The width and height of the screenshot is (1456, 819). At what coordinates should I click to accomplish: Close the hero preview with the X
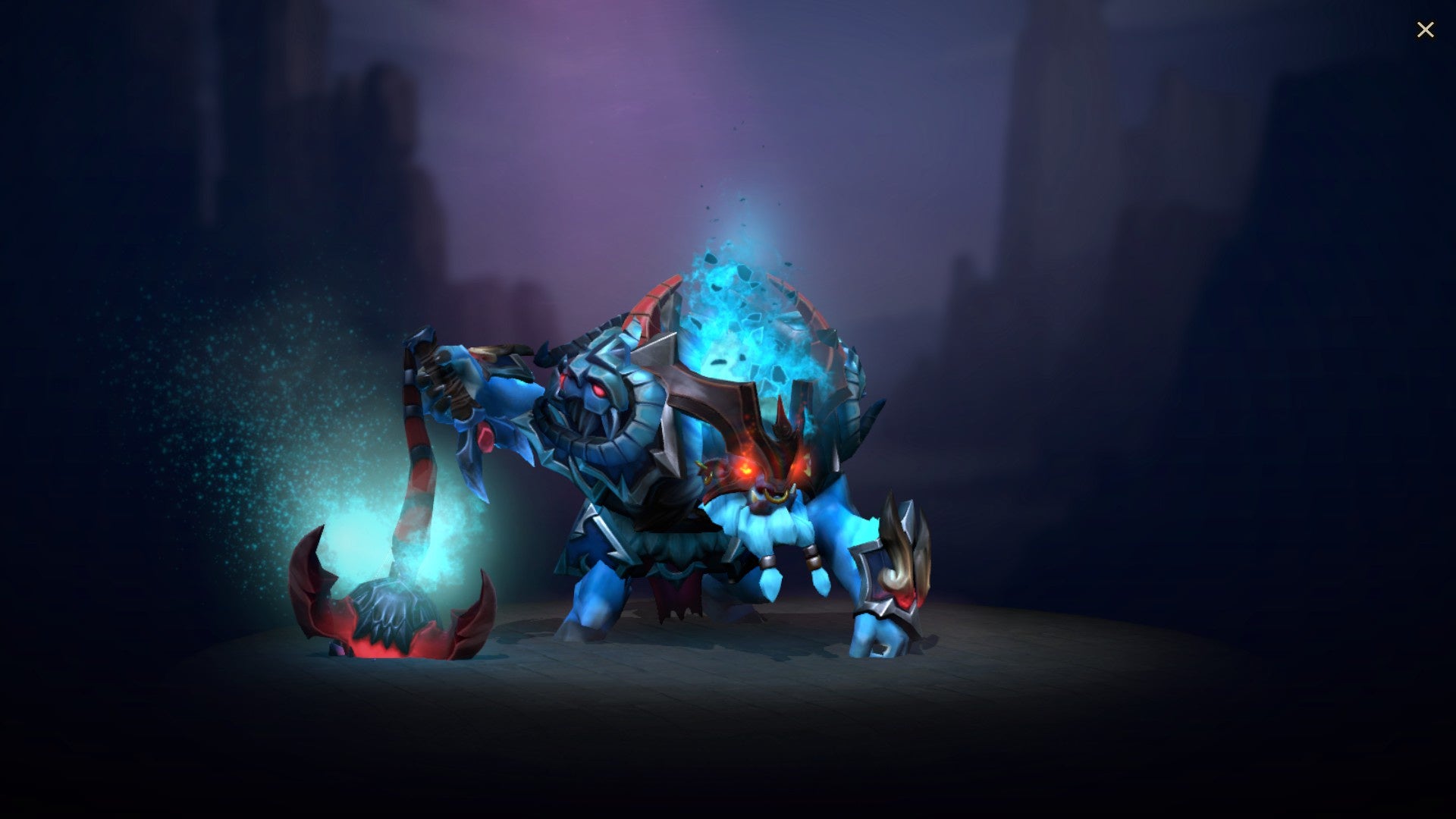[x=1426, y=30]
